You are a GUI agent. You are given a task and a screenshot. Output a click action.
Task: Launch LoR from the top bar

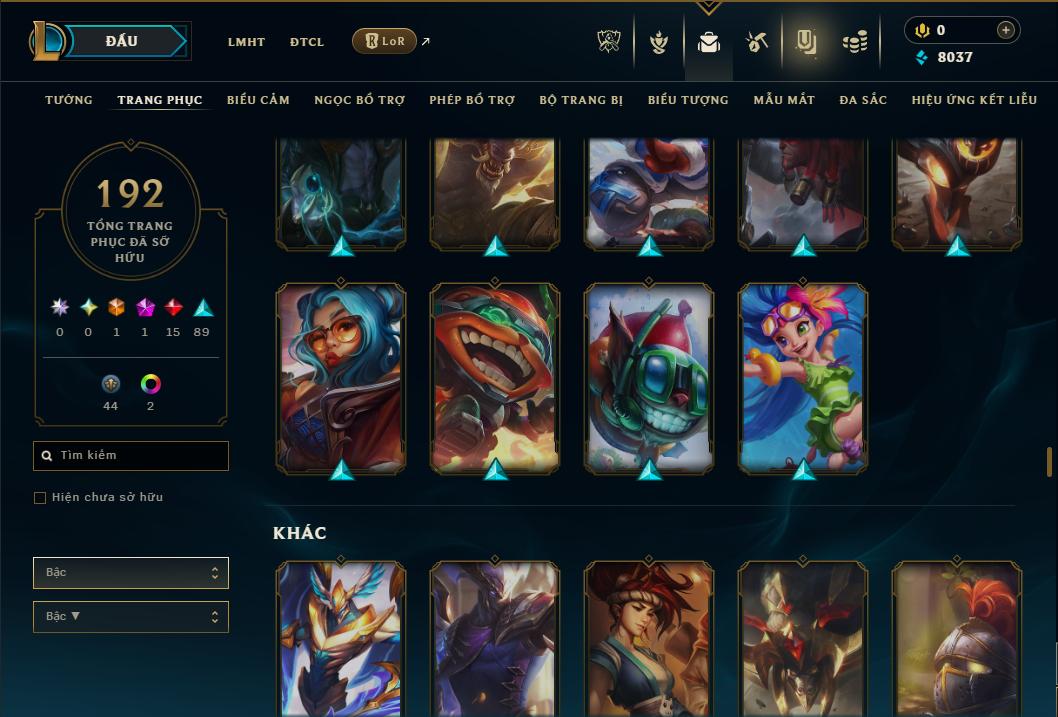tap(384, 41)
